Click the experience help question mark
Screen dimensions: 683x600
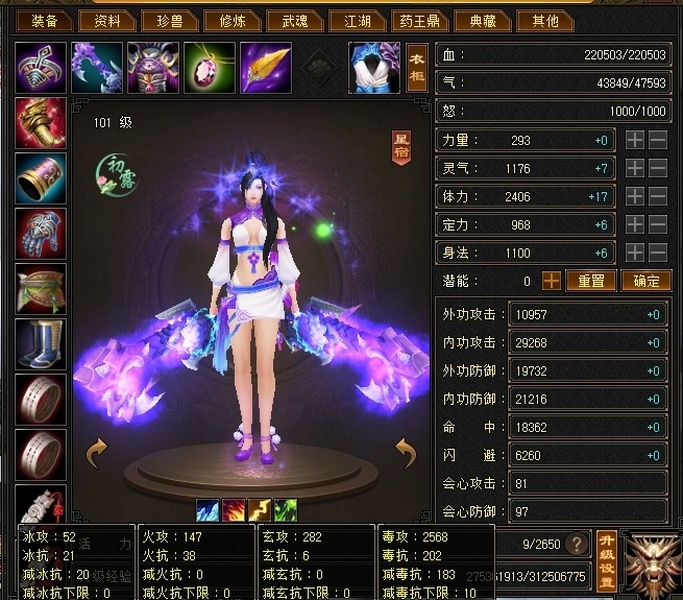click(x=576, y=544)
